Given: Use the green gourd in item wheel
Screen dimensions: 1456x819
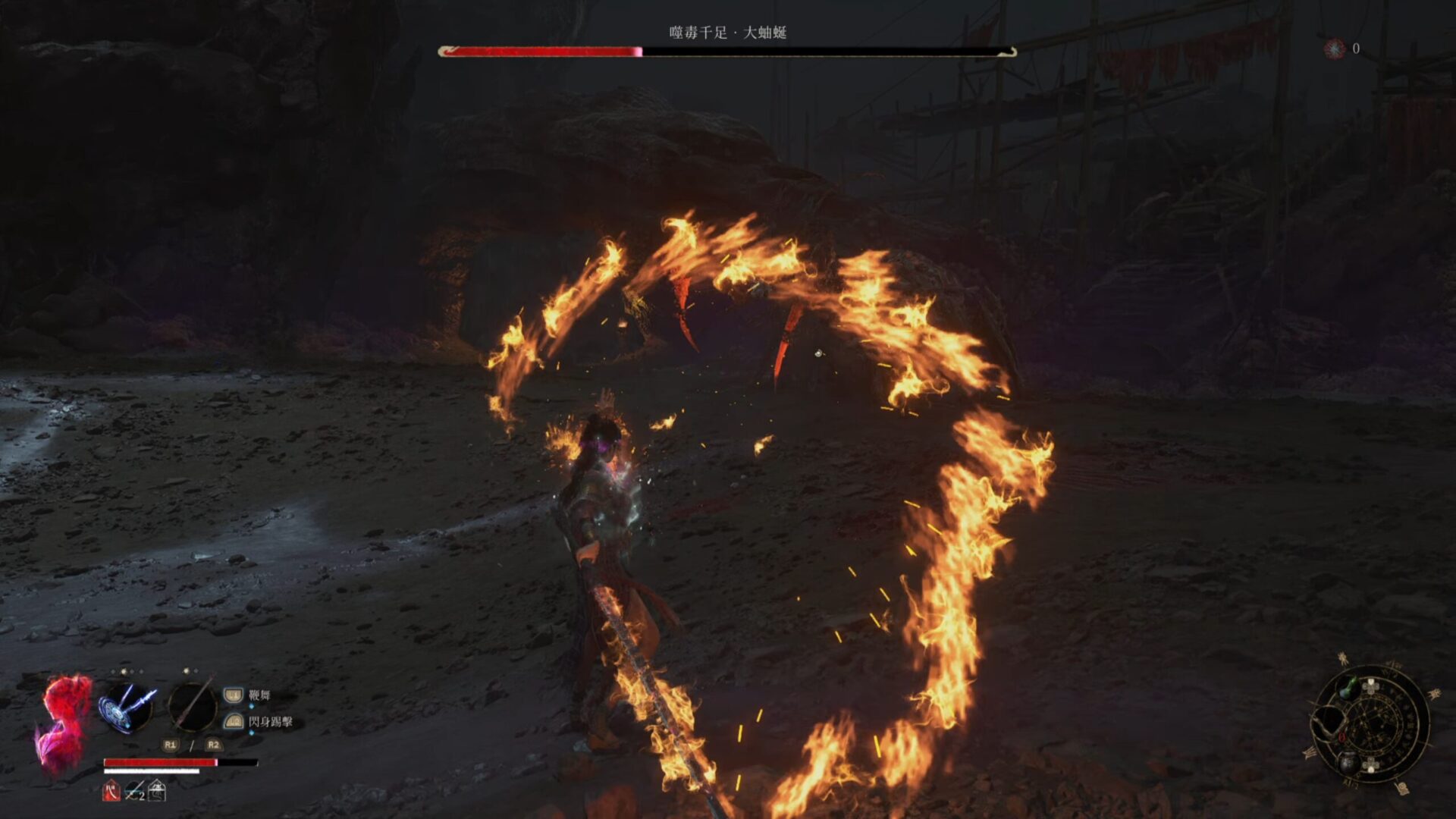Looking at the screenshot, I should [1348, 689].
